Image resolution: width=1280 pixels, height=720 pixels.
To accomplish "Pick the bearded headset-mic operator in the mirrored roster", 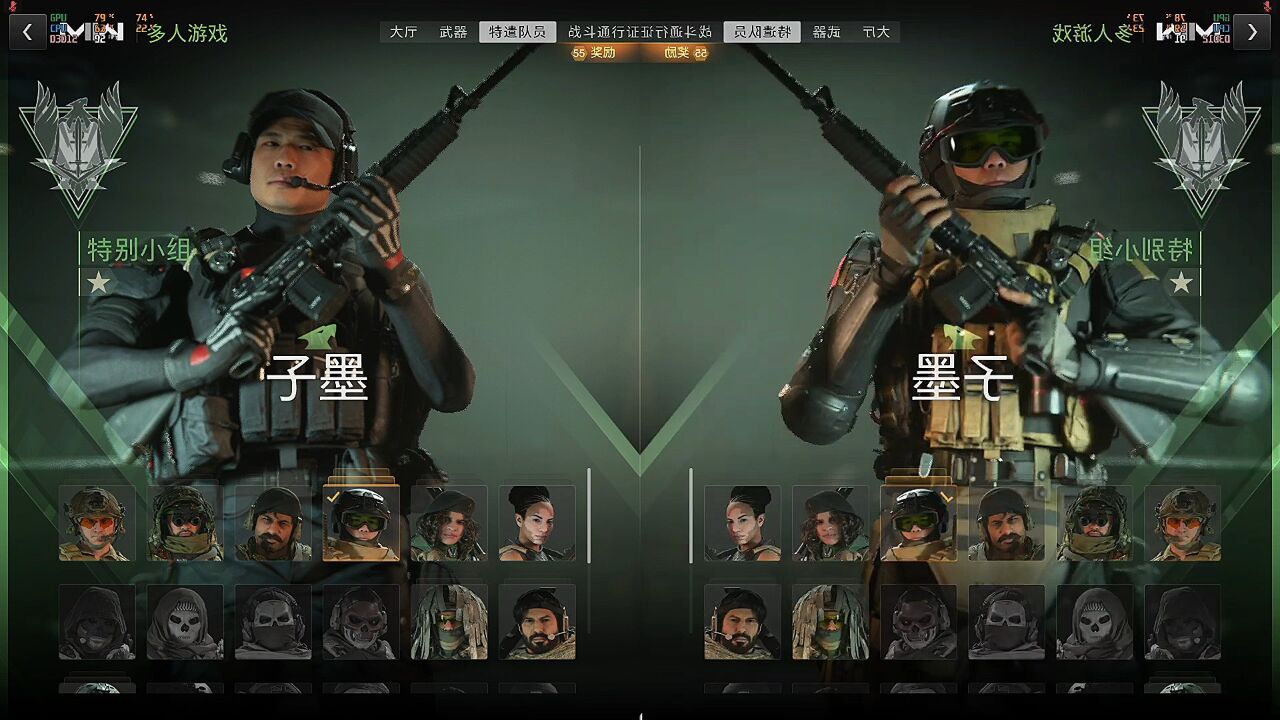I will [x=743, y=622].
